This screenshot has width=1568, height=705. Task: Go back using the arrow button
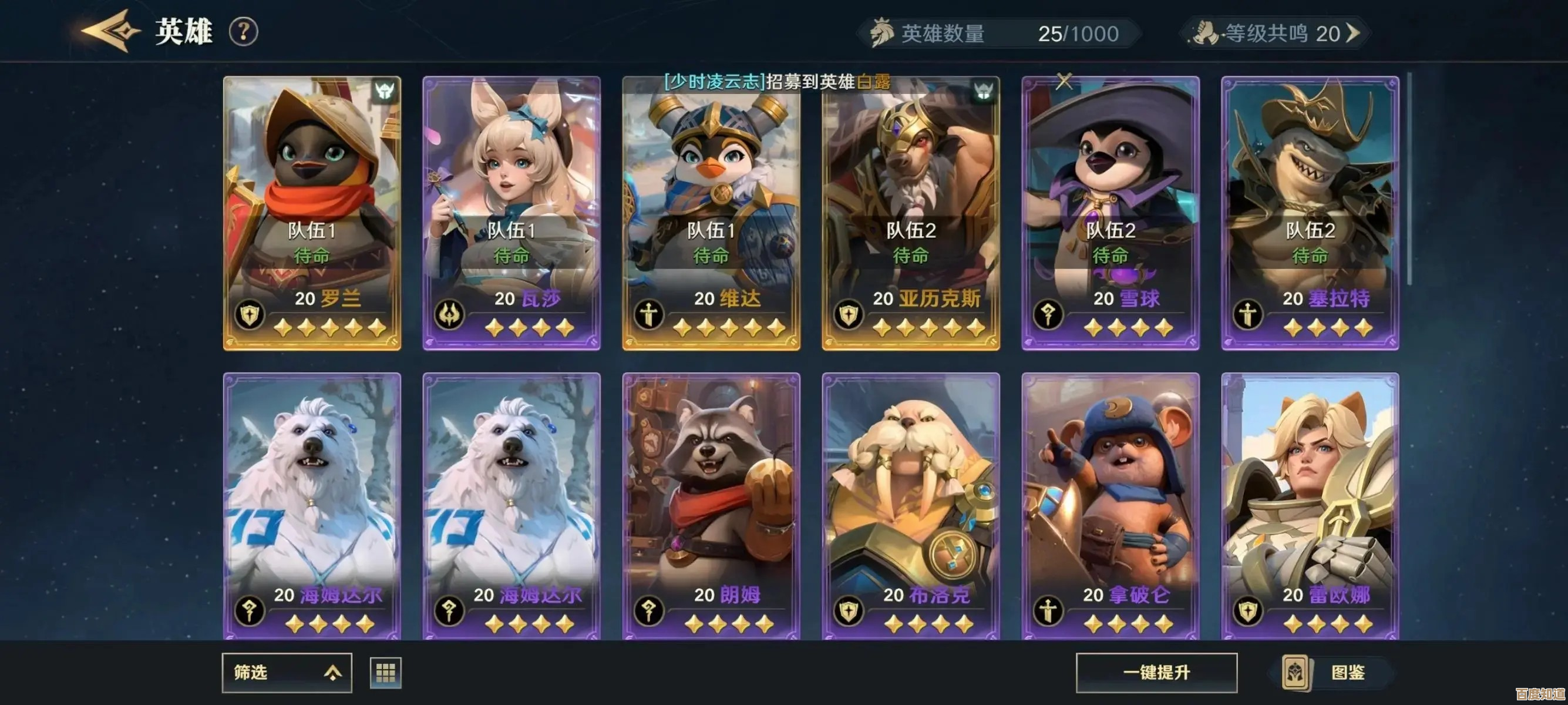point(110,31)
